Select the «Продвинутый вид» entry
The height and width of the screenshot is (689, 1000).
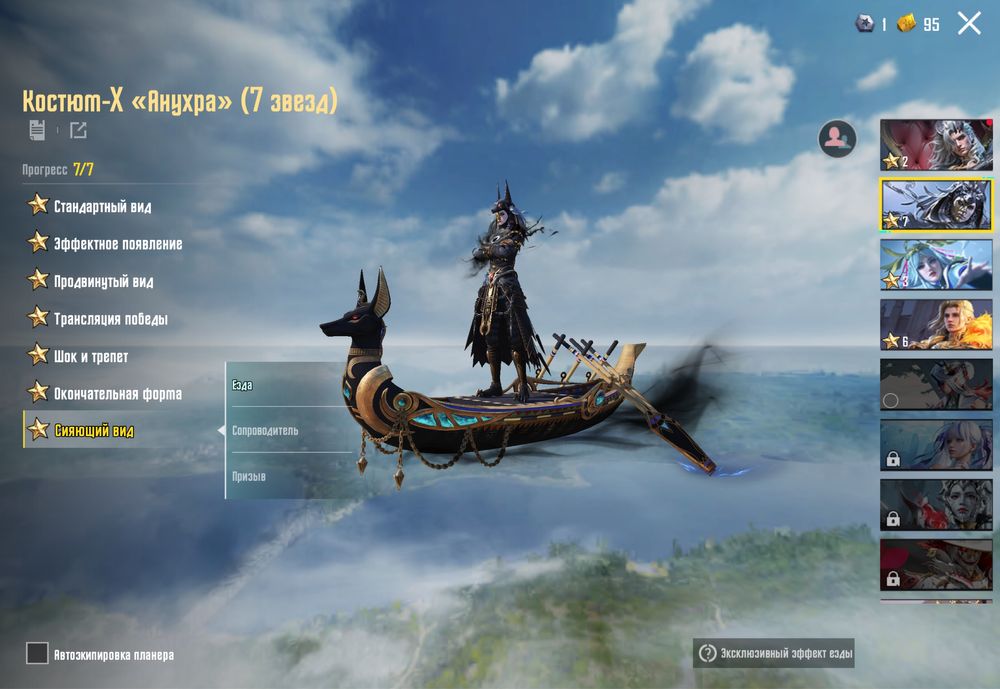tap(103, 281)
